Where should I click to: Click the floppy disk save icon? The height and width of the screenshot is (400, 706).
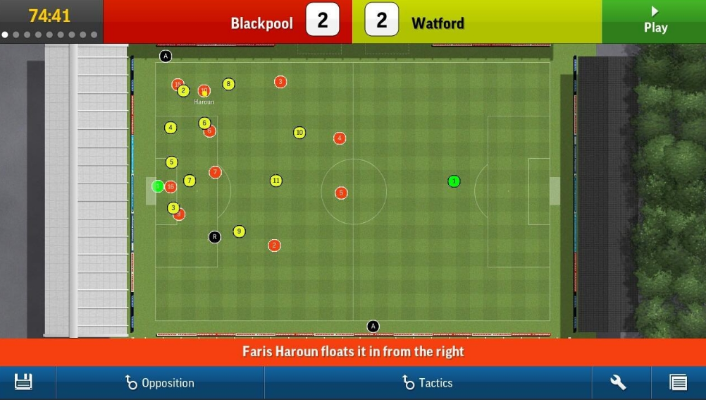(x=24, y=382)
